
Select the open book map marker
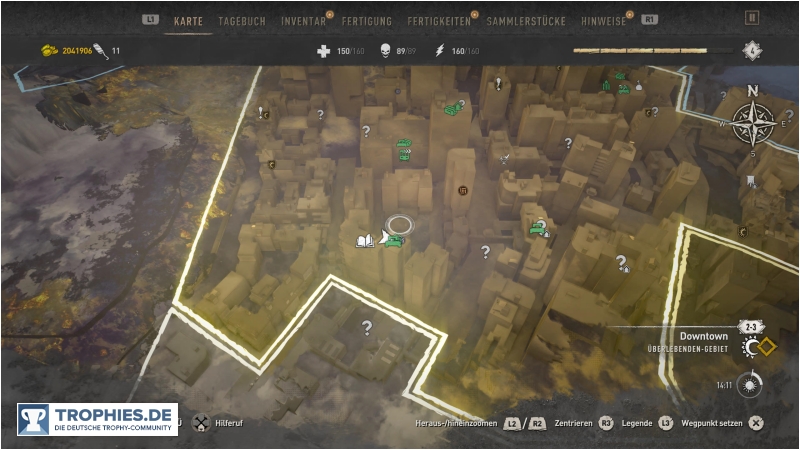(x=364, y=241)
